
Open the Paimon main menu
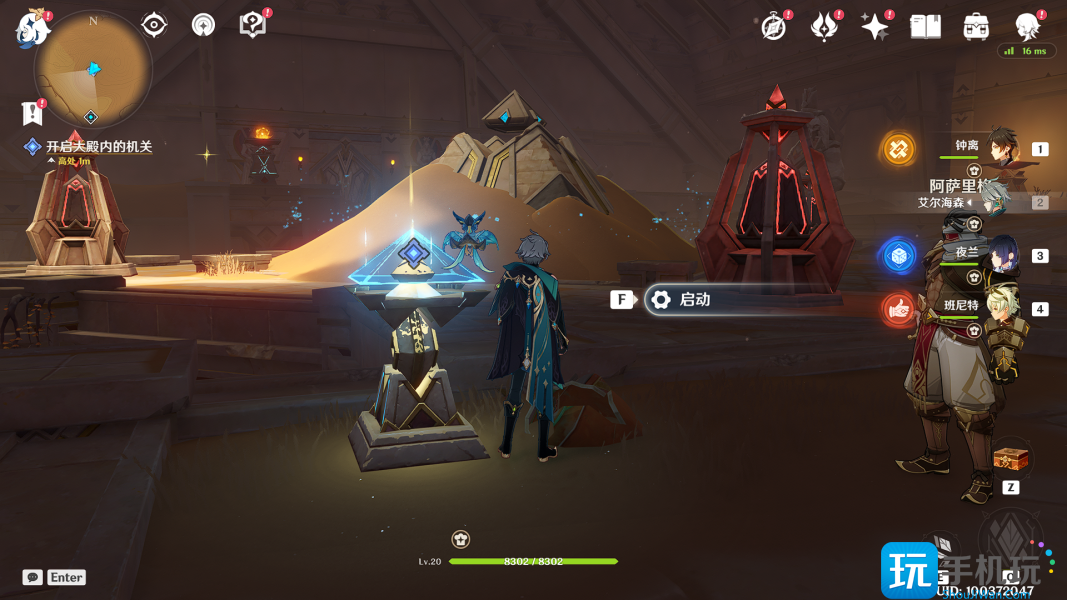pos(33,29)
